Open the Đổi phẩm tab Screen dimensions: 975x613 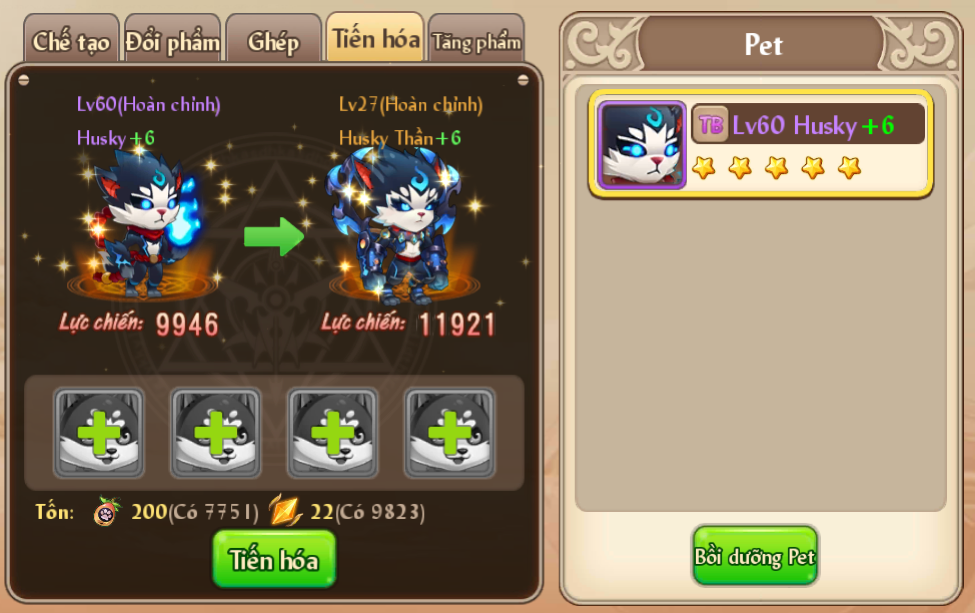pos(172,41)
